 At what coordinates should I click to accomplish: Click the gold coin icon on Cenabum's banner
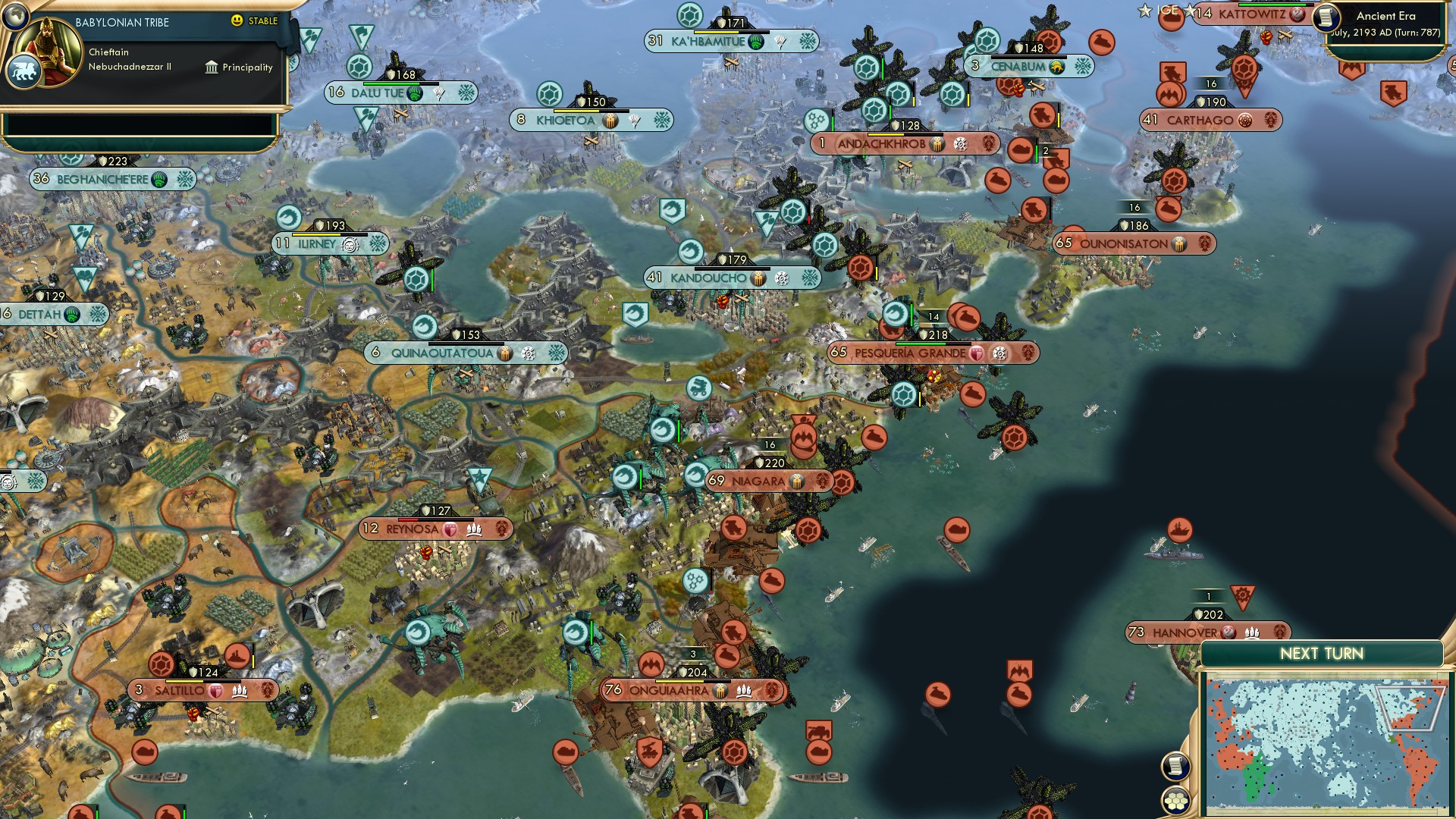click(1056, 67)
